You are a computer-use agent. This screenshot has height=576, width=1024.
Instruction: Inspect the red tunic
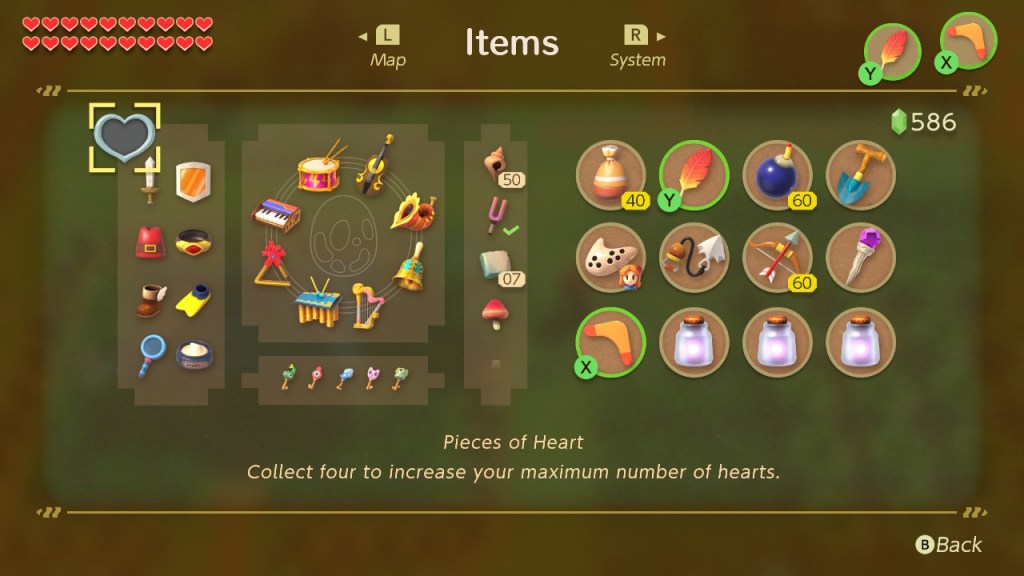[x=151, y=242]
